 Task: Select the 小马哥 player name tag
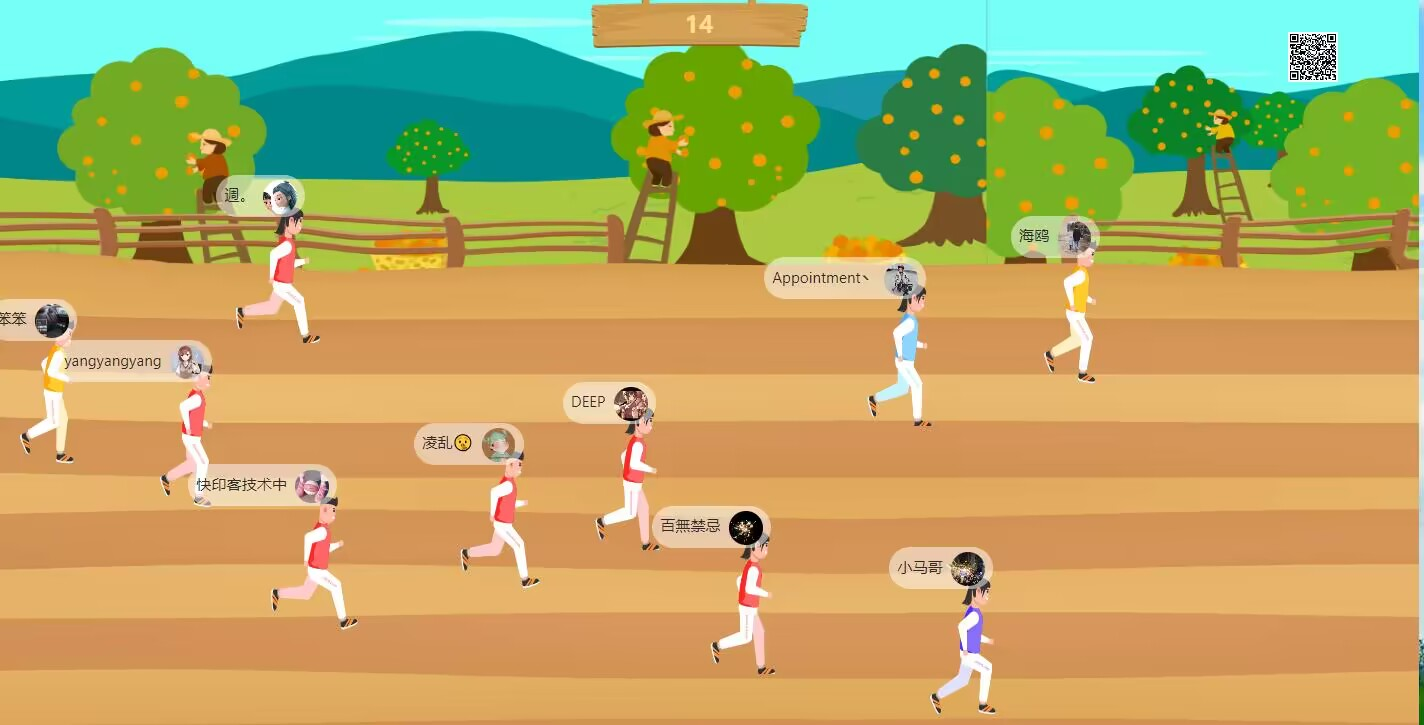point(940,568)
